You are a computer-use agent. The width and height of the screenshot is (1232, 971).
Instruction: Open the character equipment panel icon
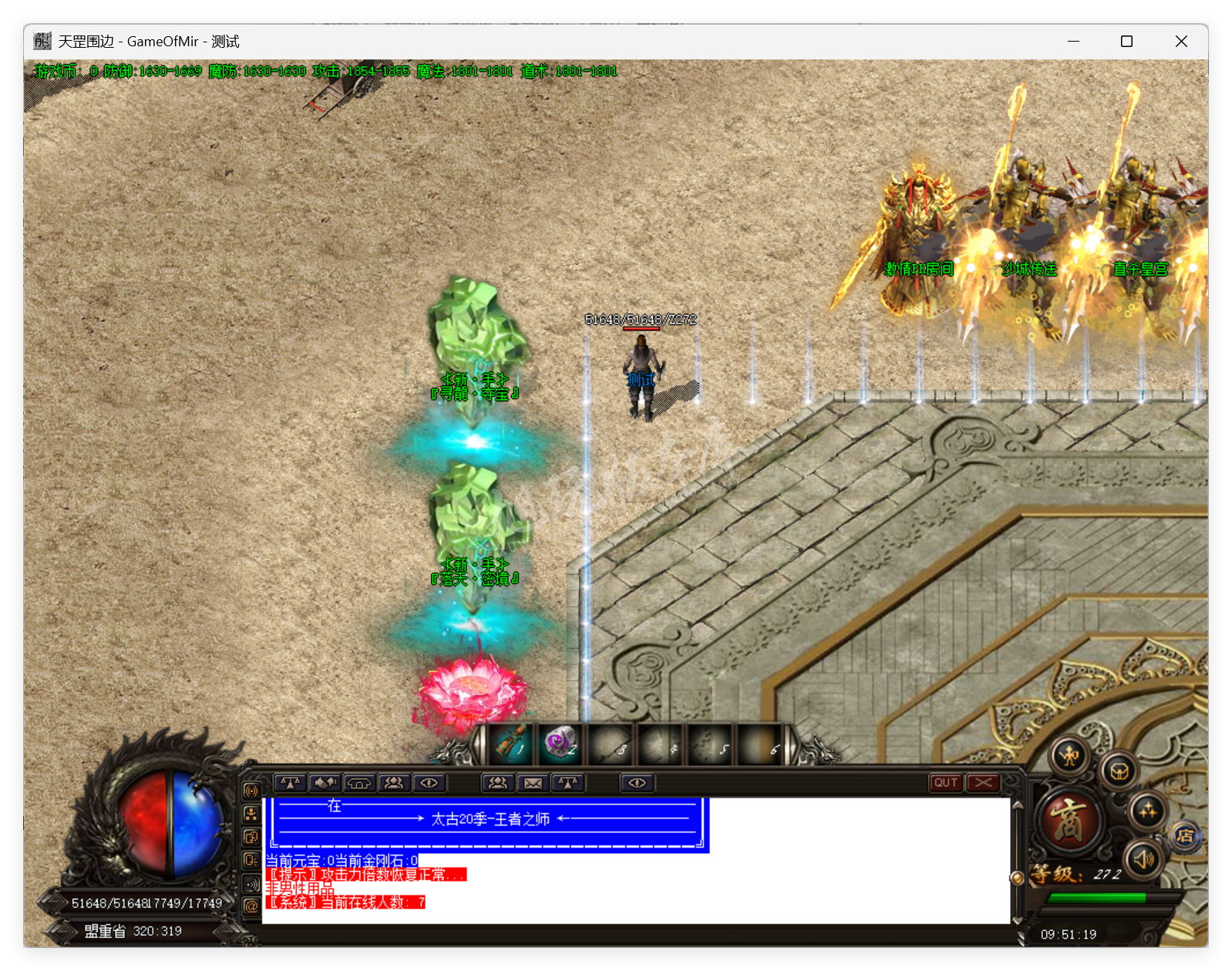coord(1071,756)
